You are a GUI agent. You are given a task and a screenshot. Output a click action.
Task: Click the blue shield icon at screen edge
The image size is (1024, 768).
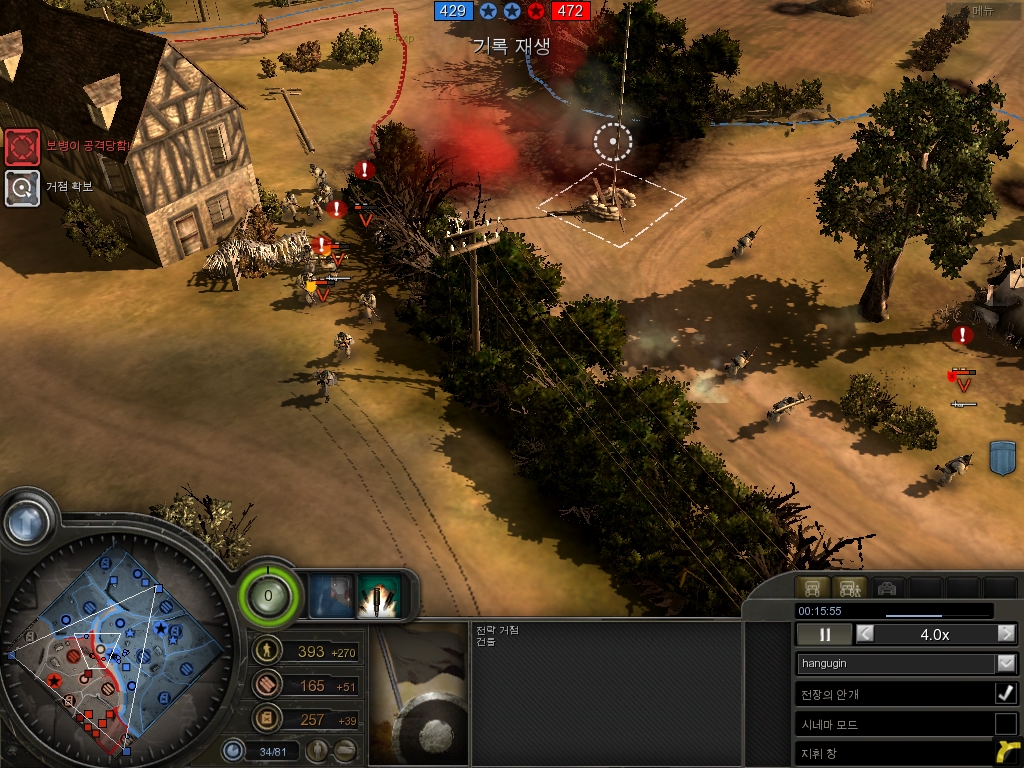pyautogui.click(x=1003, y=457)
